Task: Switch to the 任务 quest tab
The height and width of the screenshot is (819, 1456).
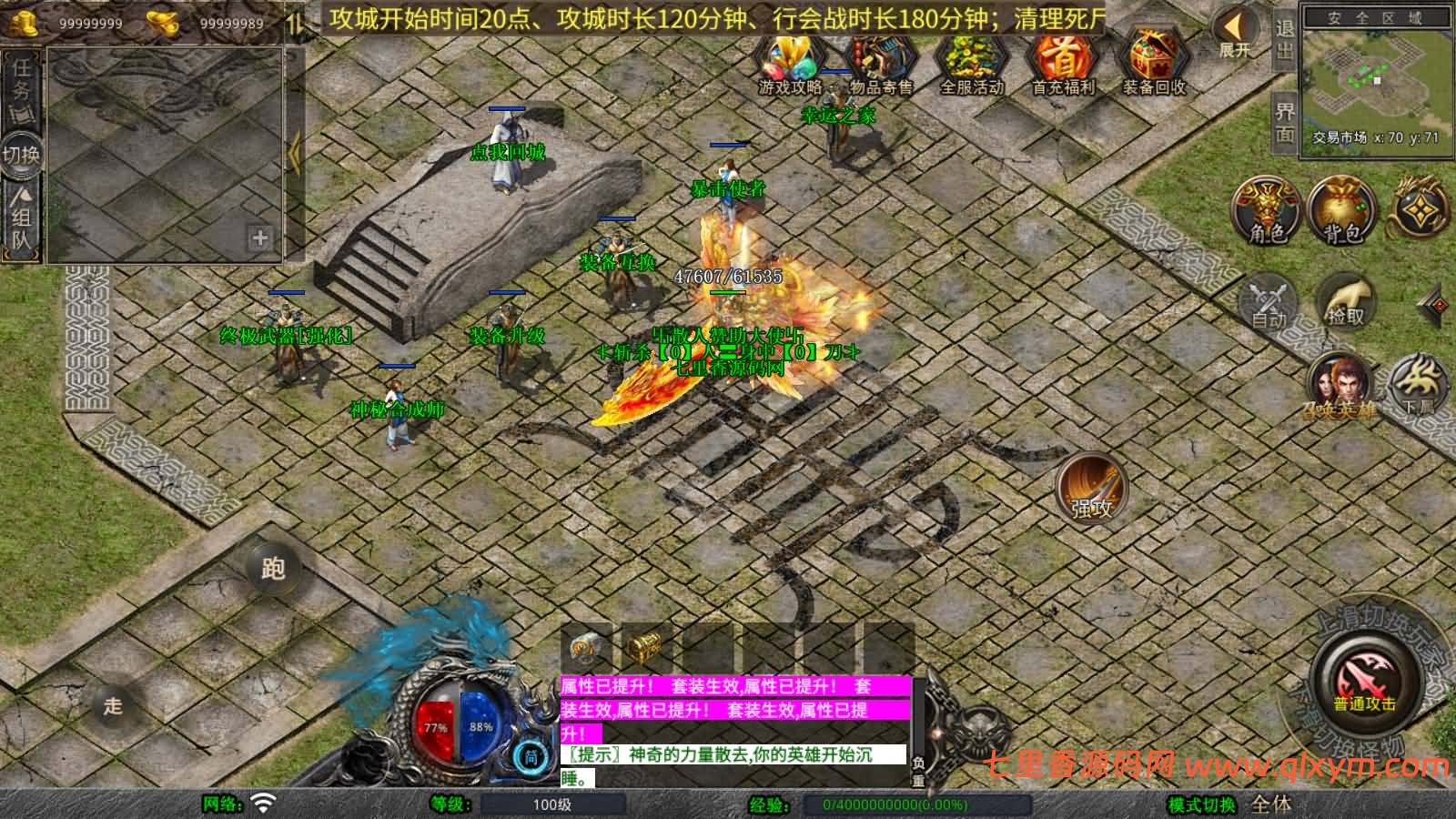Action: tap(20, 86)
